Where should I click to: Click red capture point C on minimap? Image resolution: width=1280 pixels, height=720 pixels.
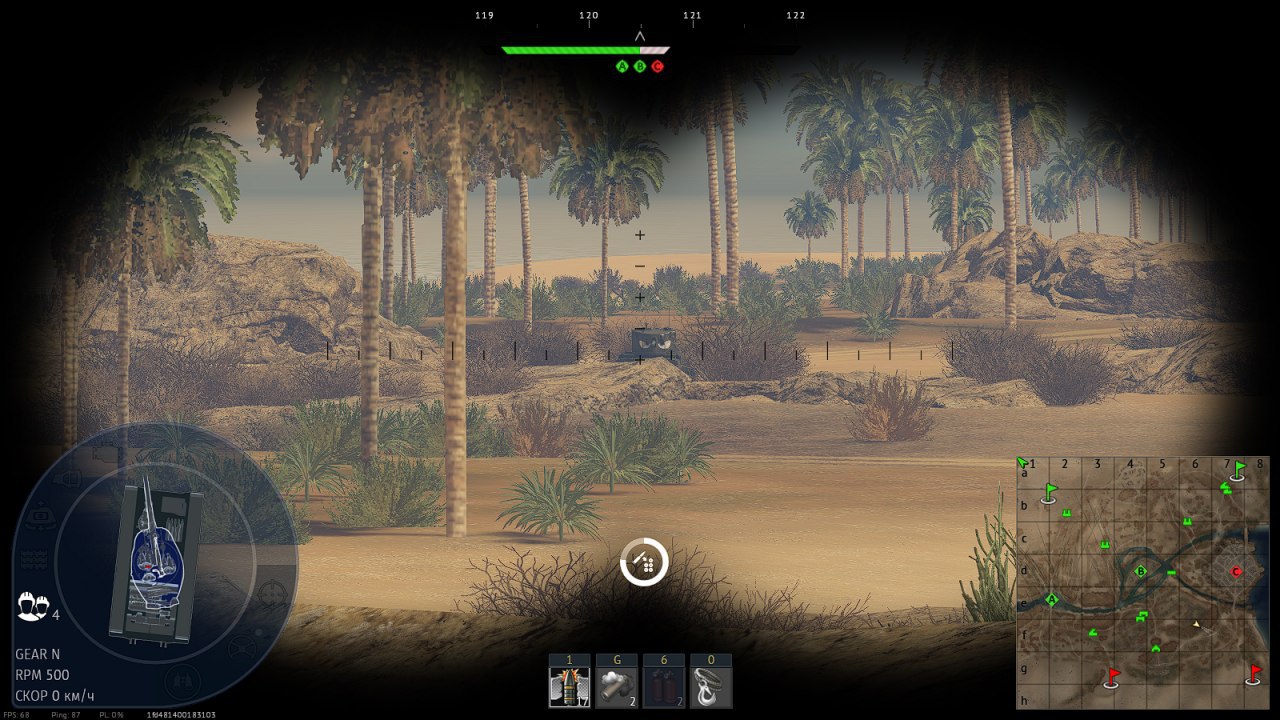click(x=1236, y=571)
